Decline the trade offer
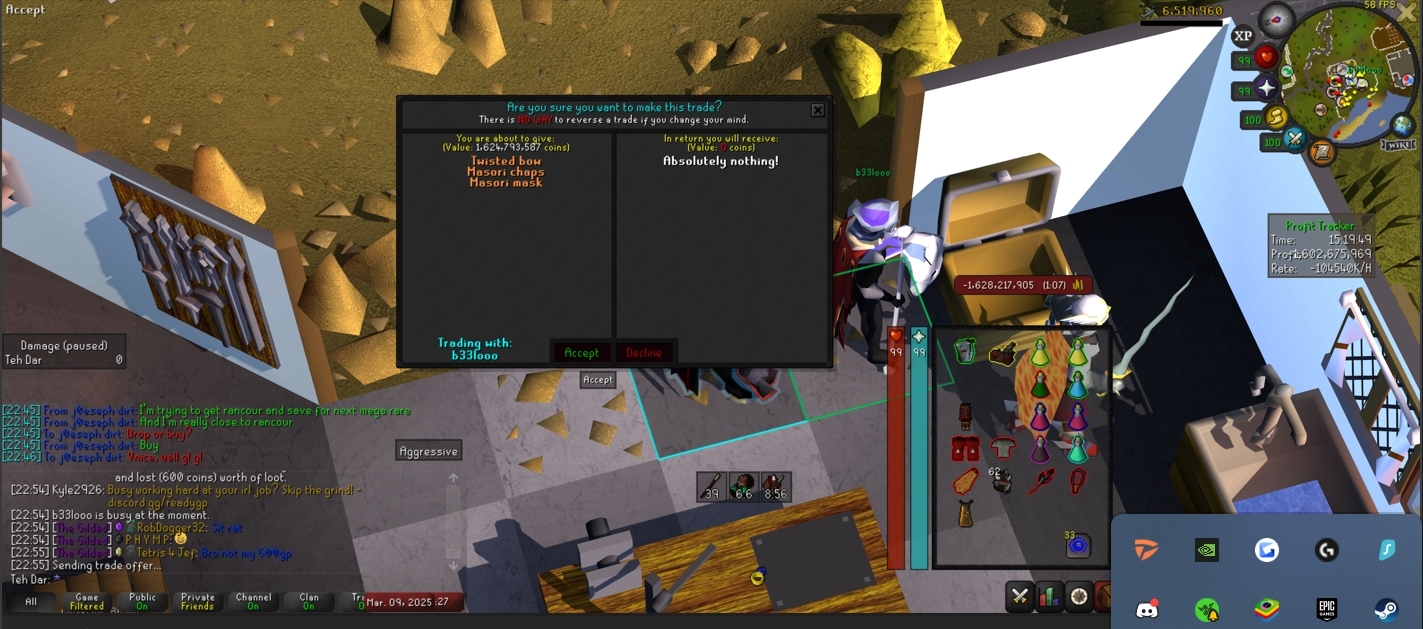 click(x=643, y=352)
